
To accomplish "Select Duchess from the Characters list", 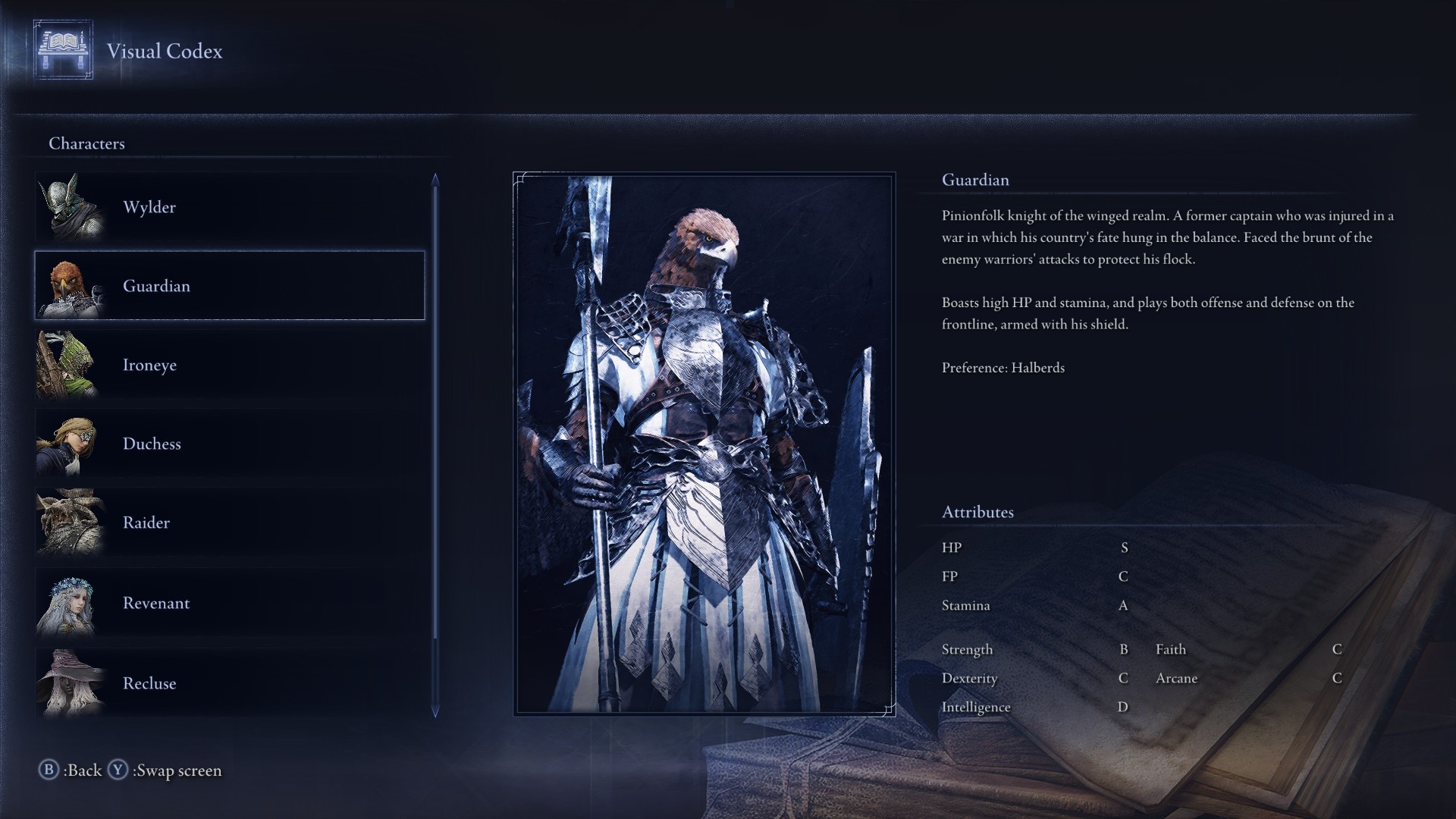I will [x=227, y=444].
